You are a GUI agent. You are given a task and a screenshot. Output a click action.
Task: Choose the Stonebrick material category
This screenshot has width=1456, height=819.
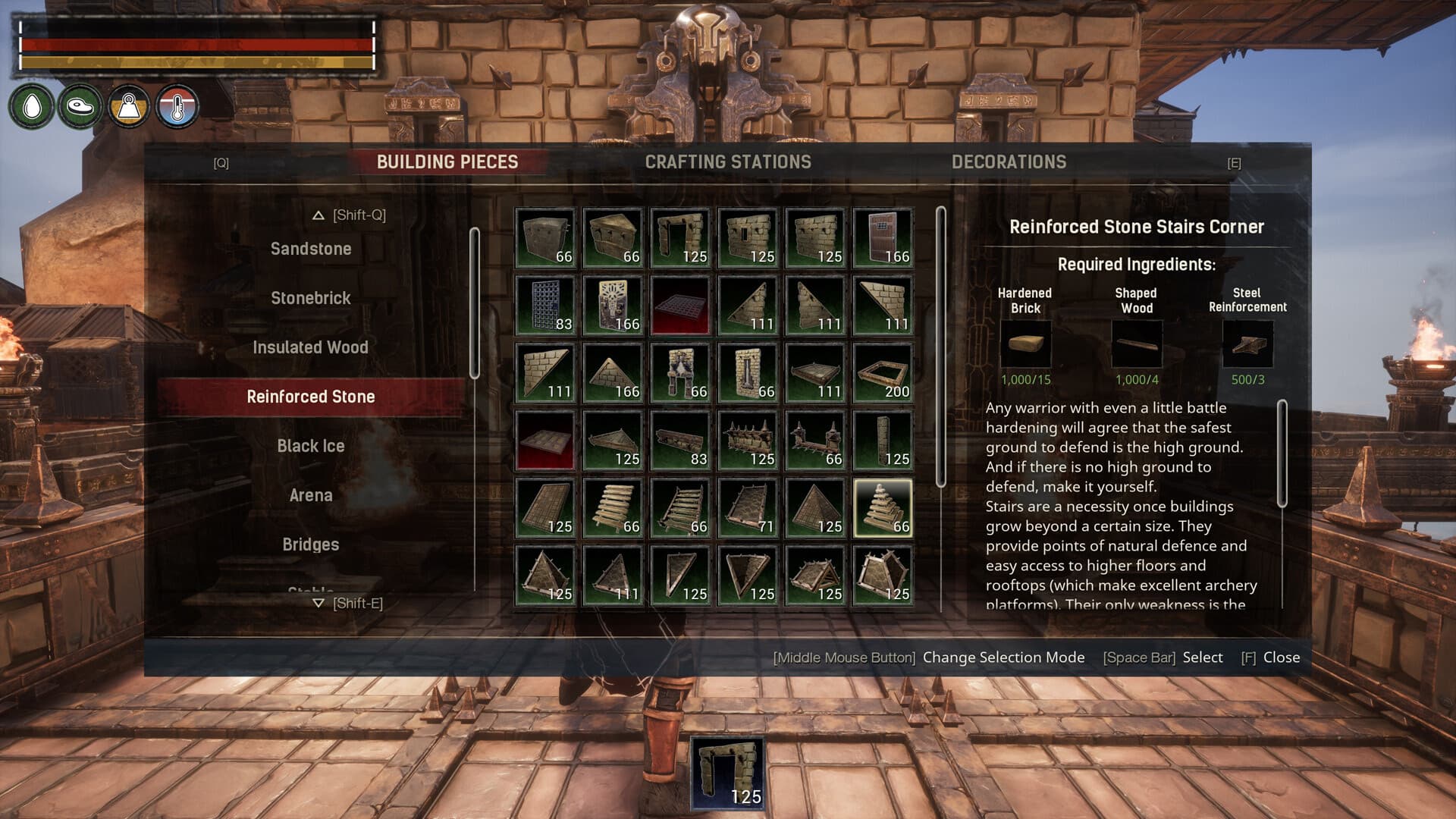coord(311,298)
